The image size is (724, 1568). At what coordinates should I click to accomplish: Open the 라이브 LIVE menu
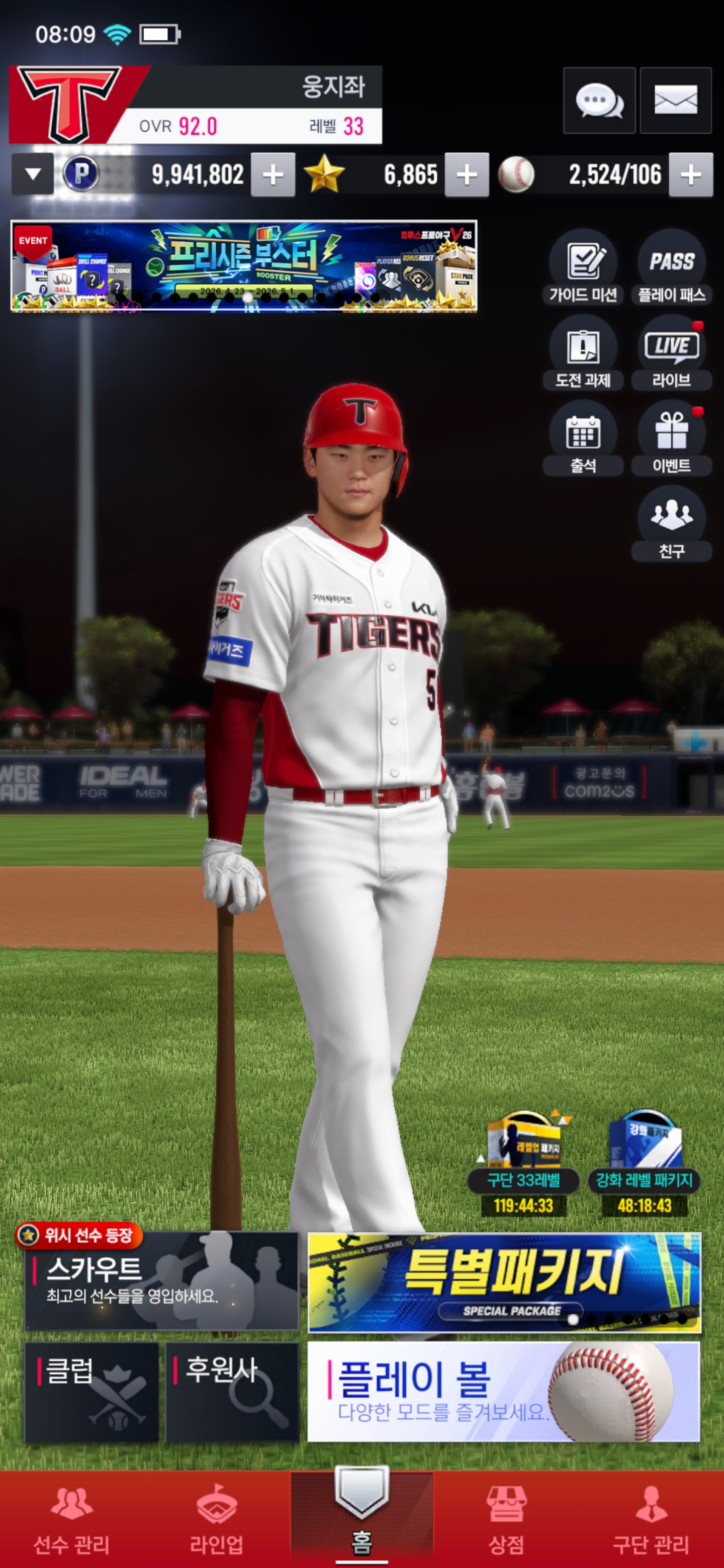(x=671, y=352)
